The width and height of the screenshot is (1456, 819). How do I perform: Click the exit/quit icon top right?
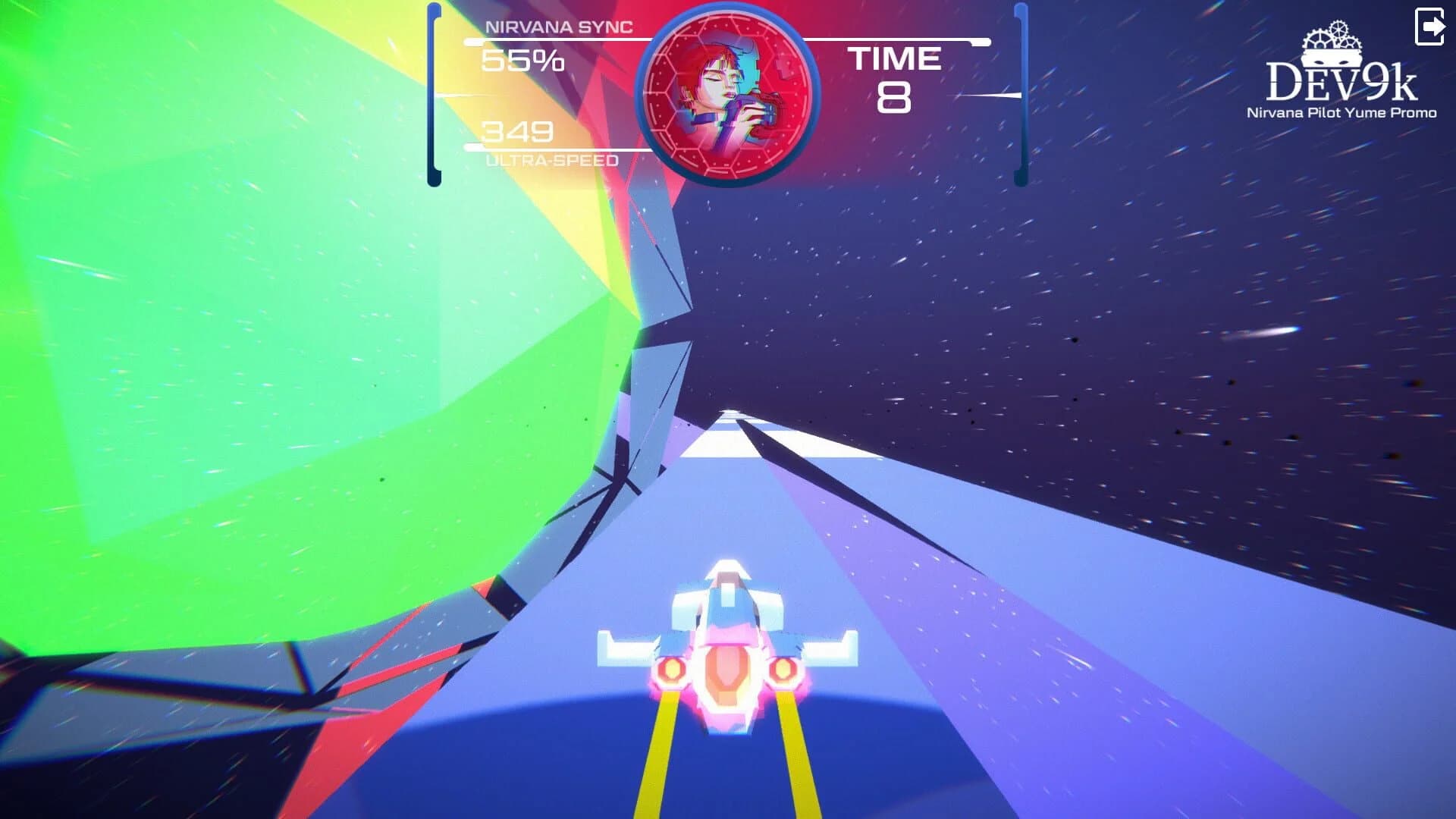tap(1429, 28)
